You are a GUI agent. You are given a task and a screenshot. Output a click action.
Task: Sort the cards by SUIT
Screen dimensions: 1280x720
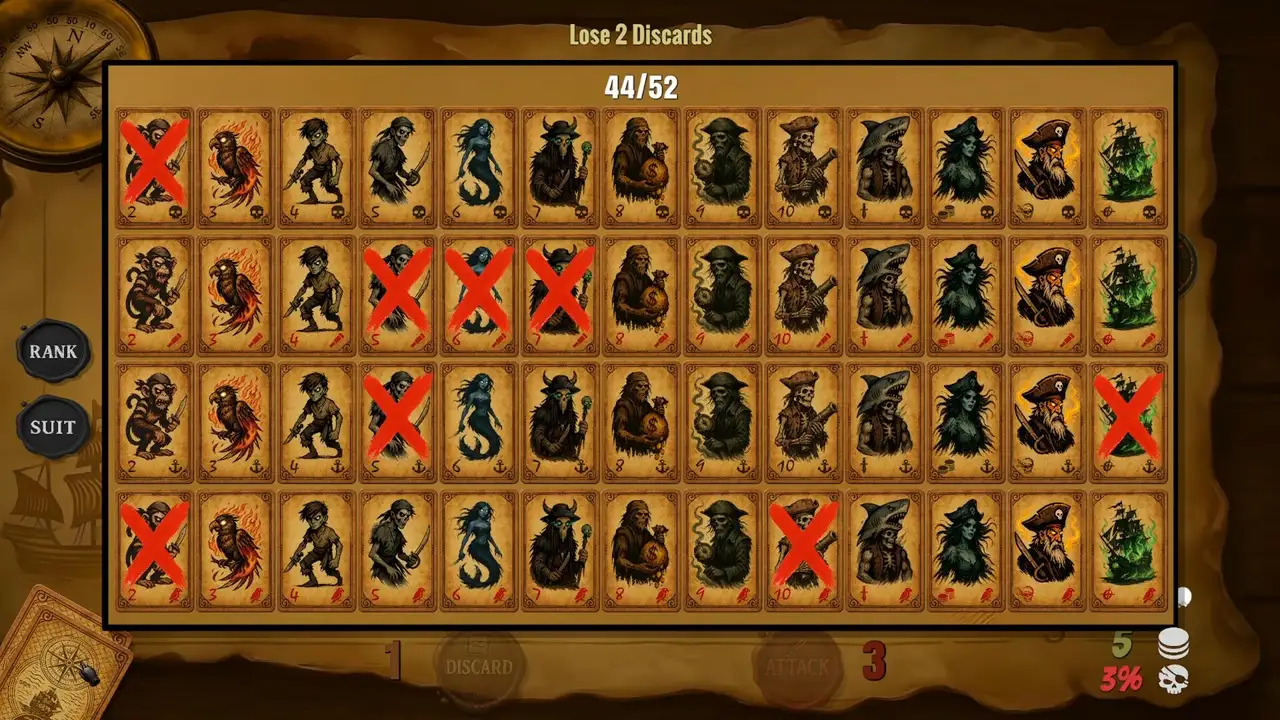point(54,427)
